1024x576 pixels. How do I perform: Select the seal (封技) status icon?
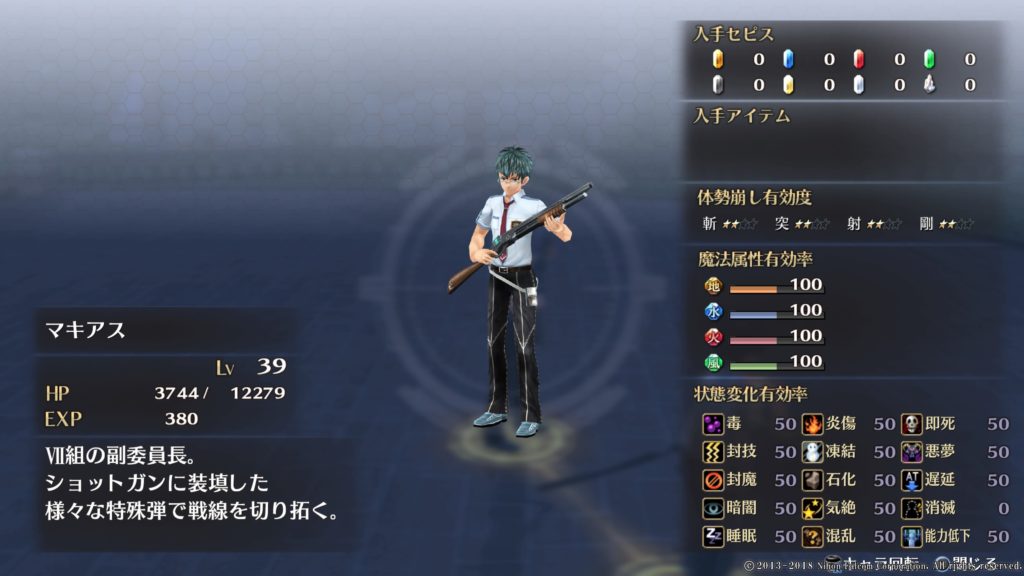[x=712, y=452]
